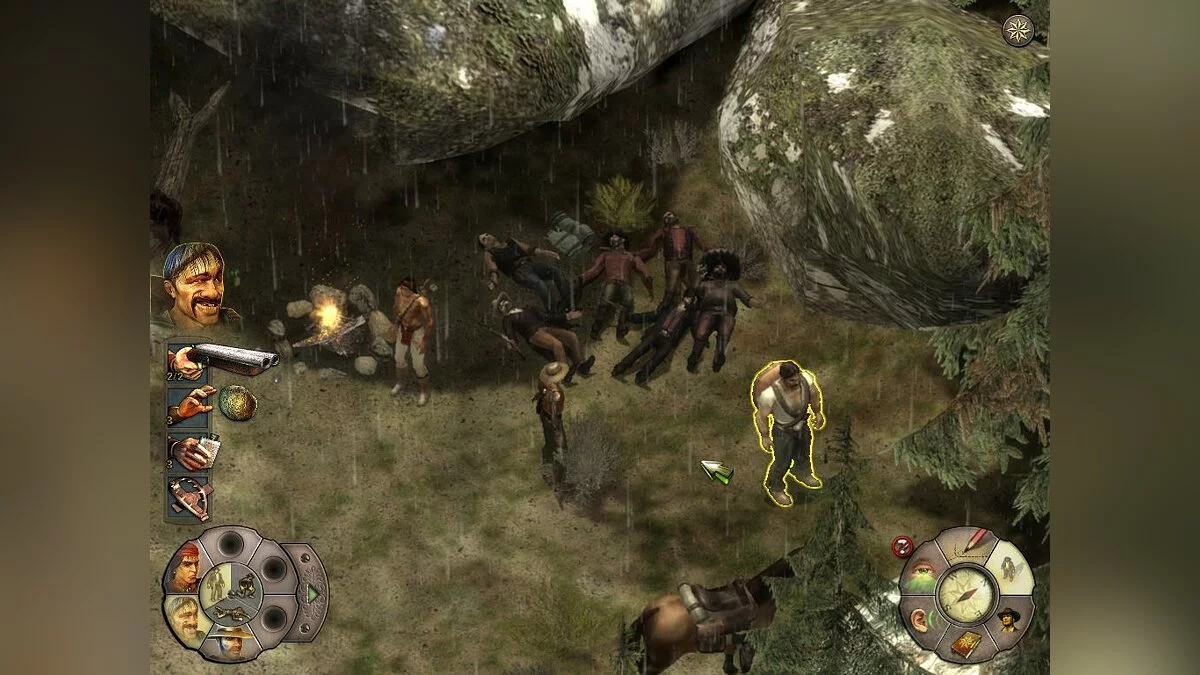The width and height of the screenshot is (1200, 675).
Task: Activate the walking figure silhouette mode
Action: coord(1008,569)
